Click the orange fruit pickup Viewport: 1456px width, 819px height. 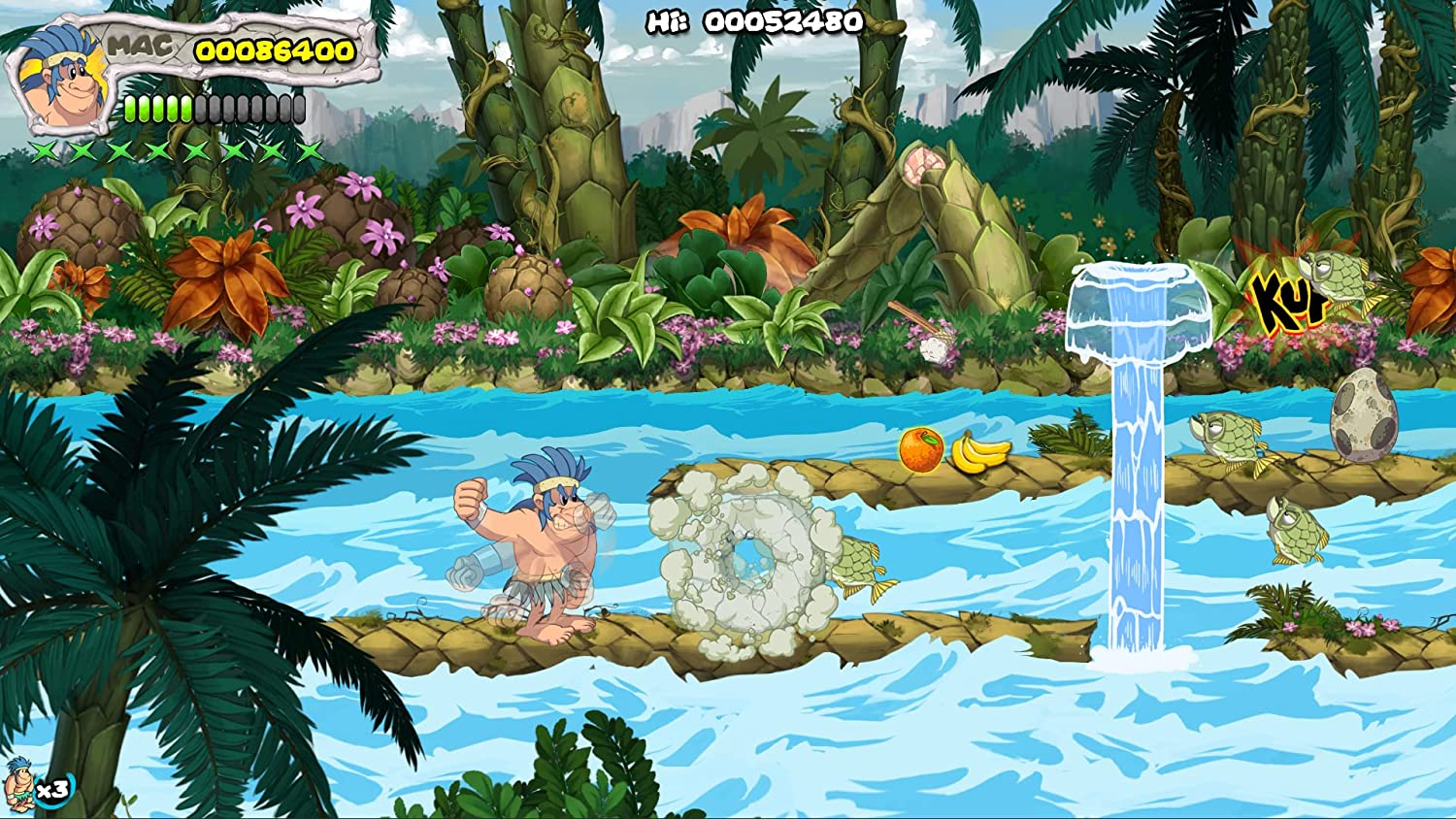coord(920,451)
